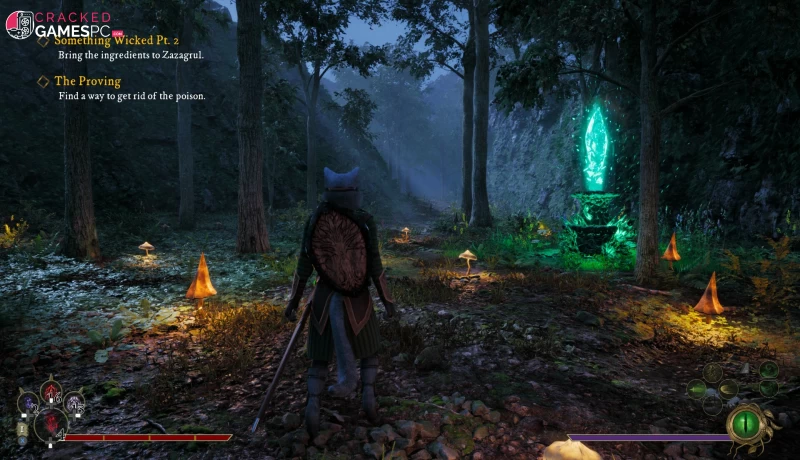
Task: Choose the bottom ability in the four-icon cluster
Action: 712,404
